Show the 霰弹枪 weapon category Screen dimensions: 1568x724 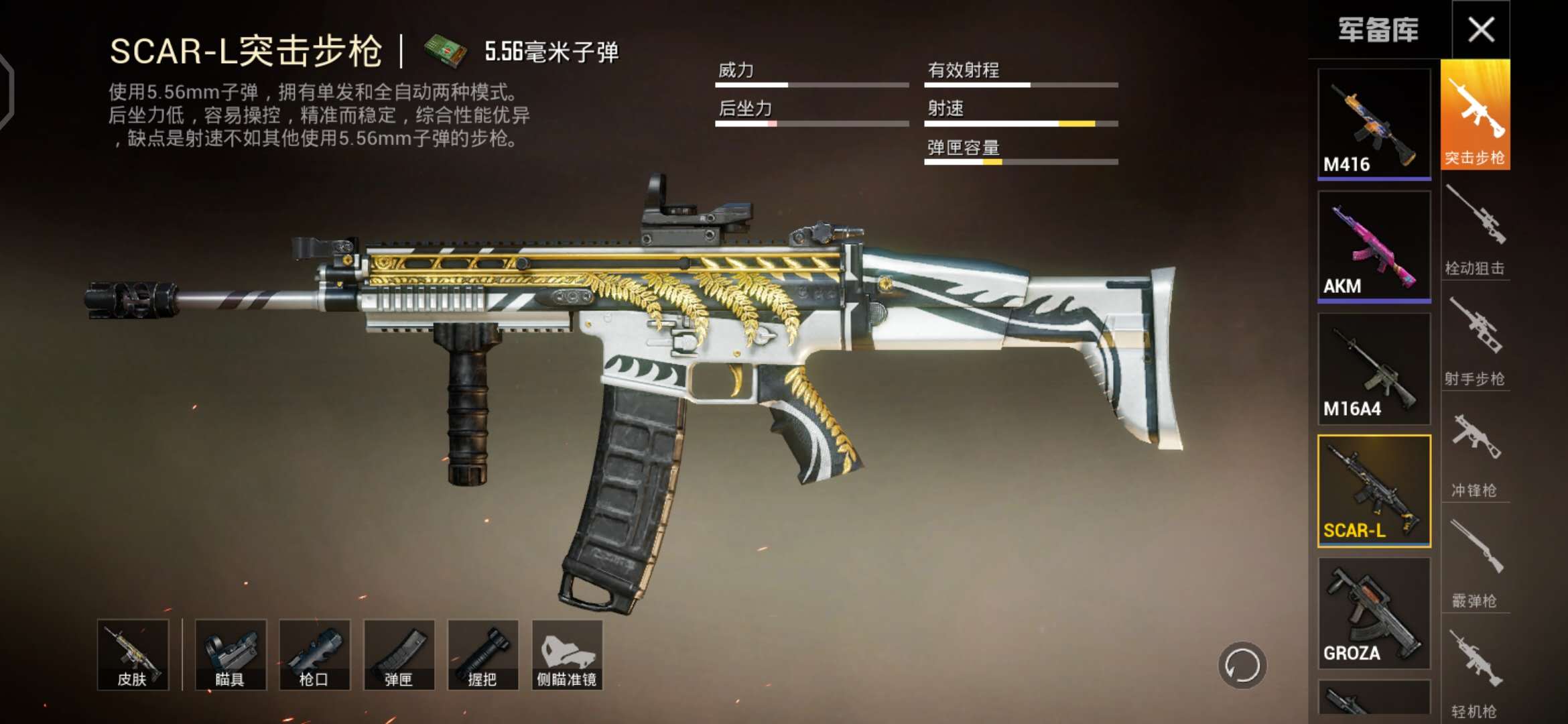pyautogui.click(x=1475, y=563)
